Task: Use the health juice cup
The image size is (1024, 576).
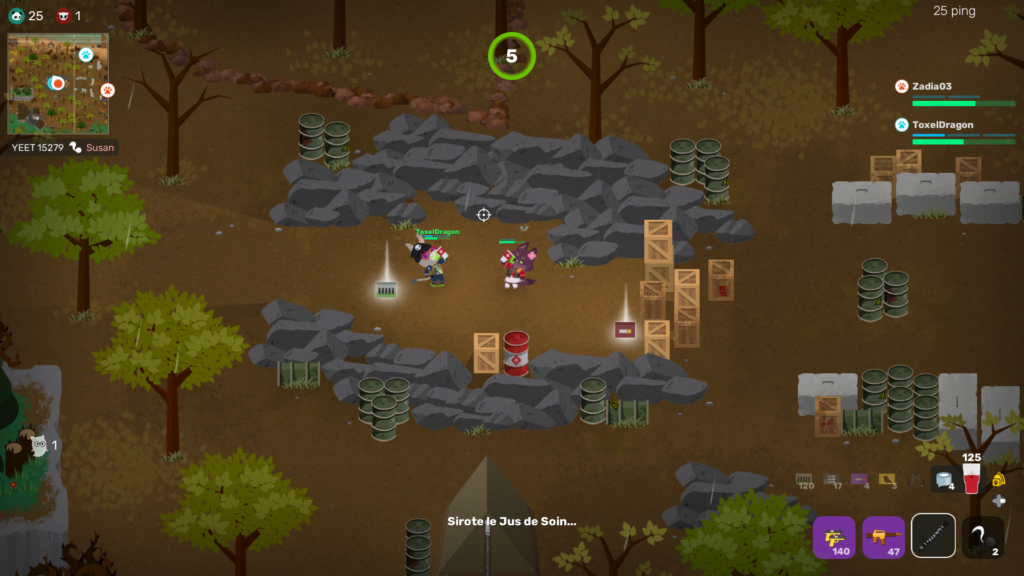Action: tap(971, 479)
